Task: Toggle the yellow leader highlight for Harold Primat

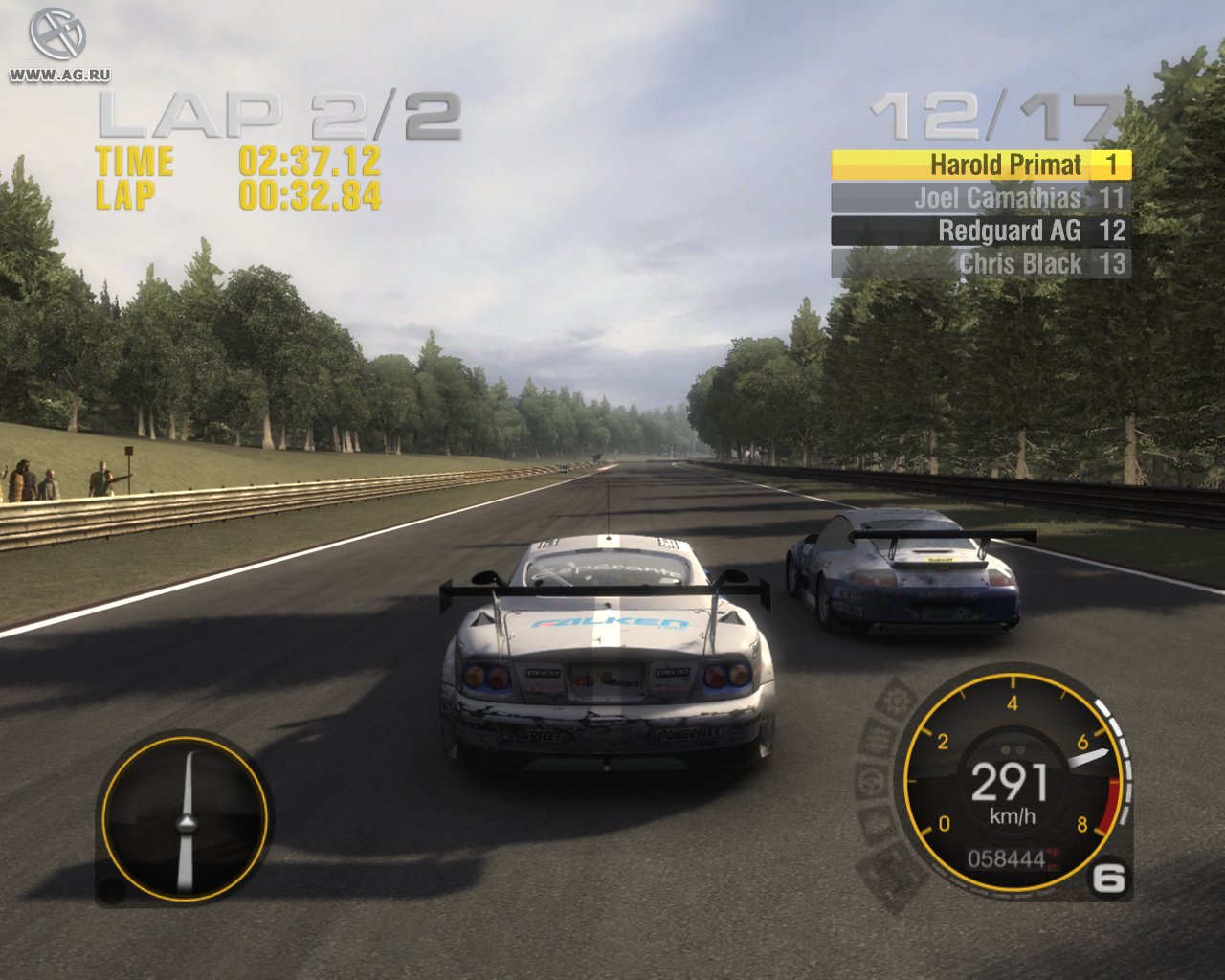Action: tap(979, 166)
